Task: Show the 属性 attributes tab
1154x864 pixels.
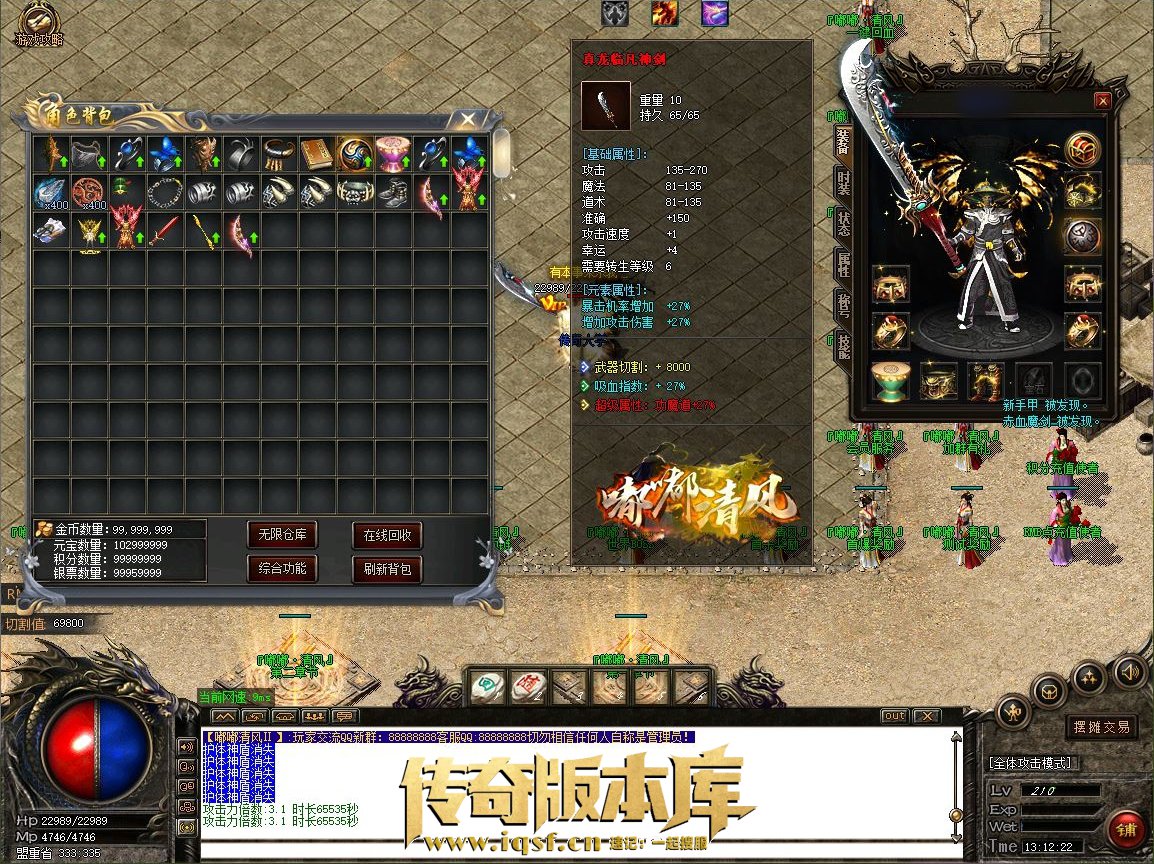Action: tap(843, 263)
